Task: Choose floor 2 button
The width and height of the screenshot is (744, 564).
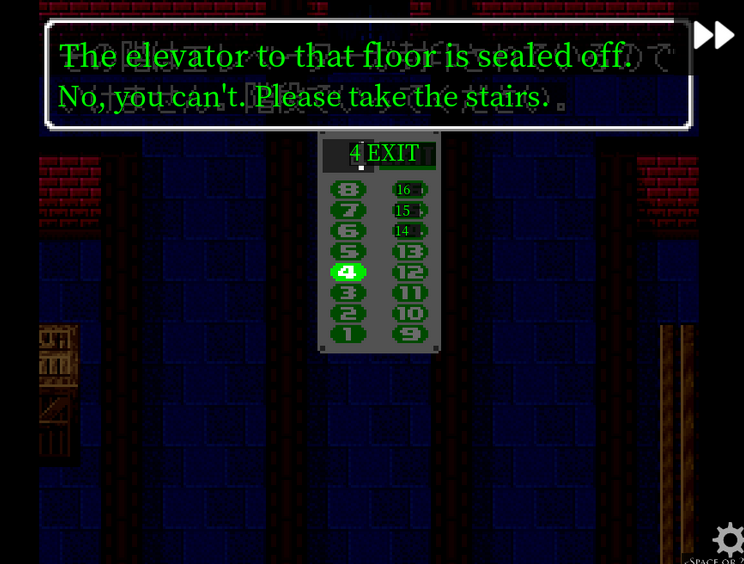Action: [x=348, y=313]
